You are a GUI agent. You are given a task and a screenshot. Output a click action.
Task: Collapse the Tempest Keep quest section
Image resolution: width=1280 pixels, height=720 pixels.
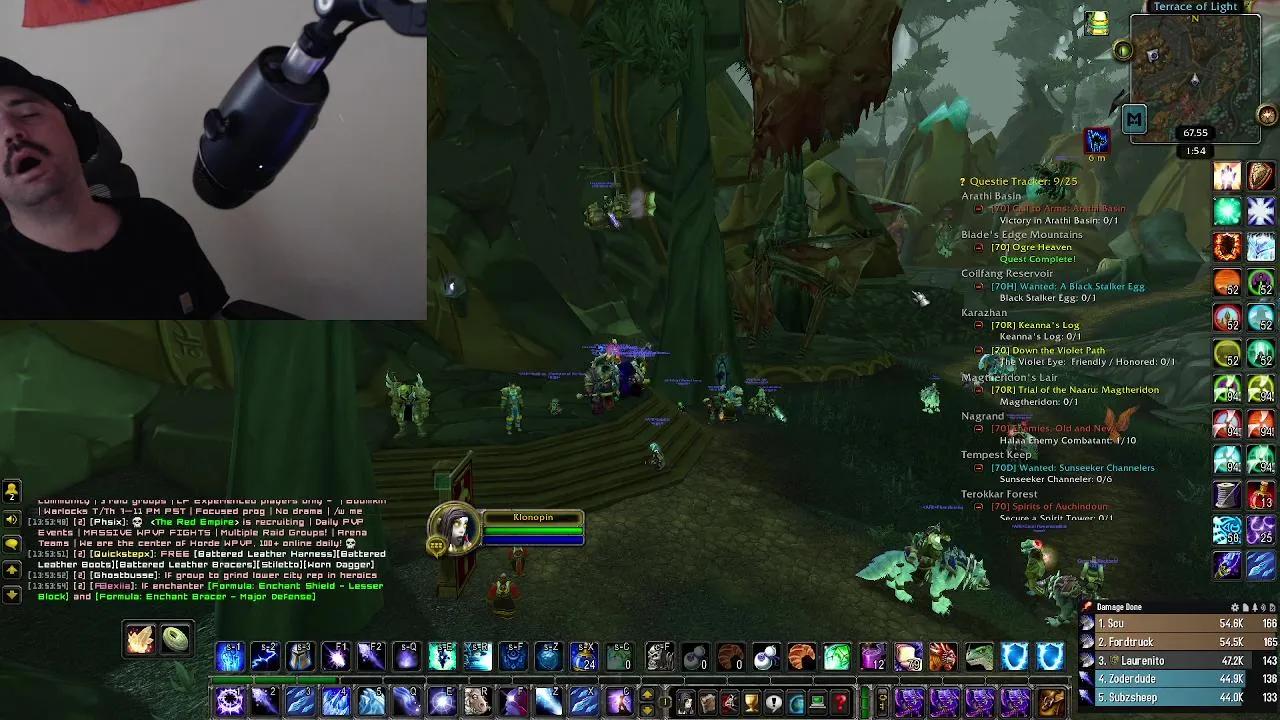tap(996, 454)
